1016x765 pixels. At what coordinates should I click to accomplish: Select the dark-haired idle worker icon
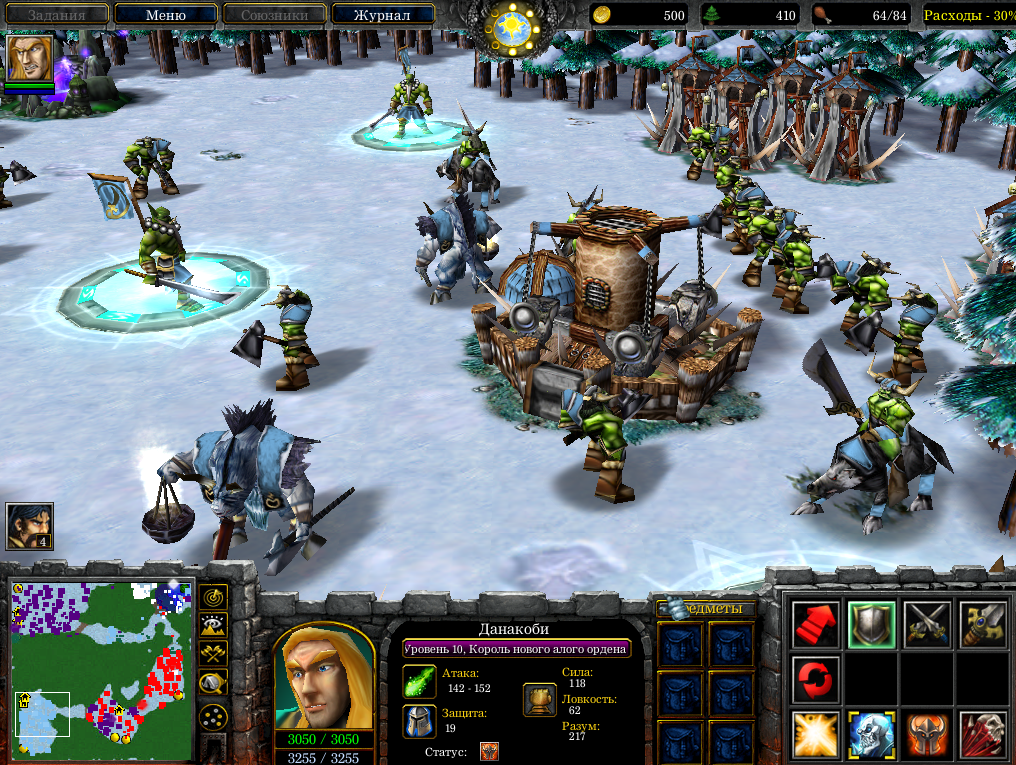pos(29,526)
